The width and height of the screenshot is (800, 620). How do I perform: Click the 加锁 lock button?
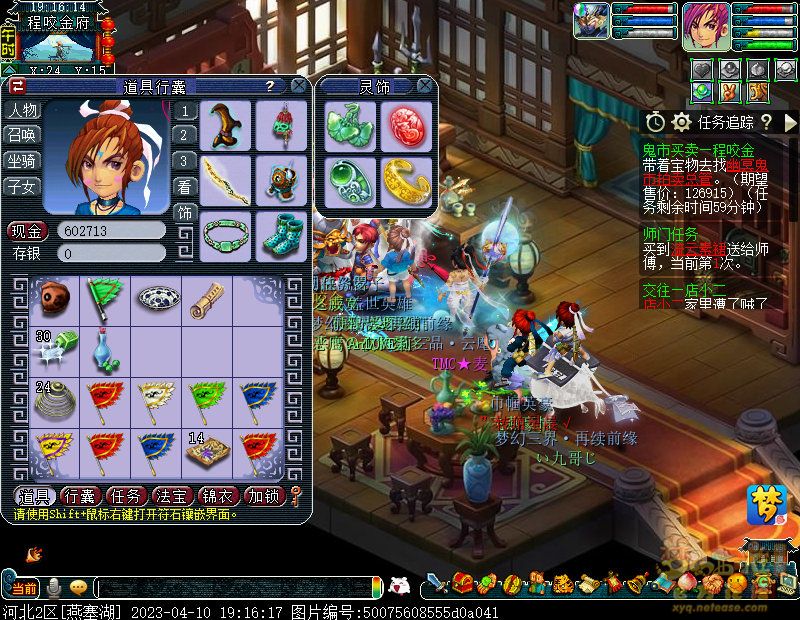click(x=264, y=495)
